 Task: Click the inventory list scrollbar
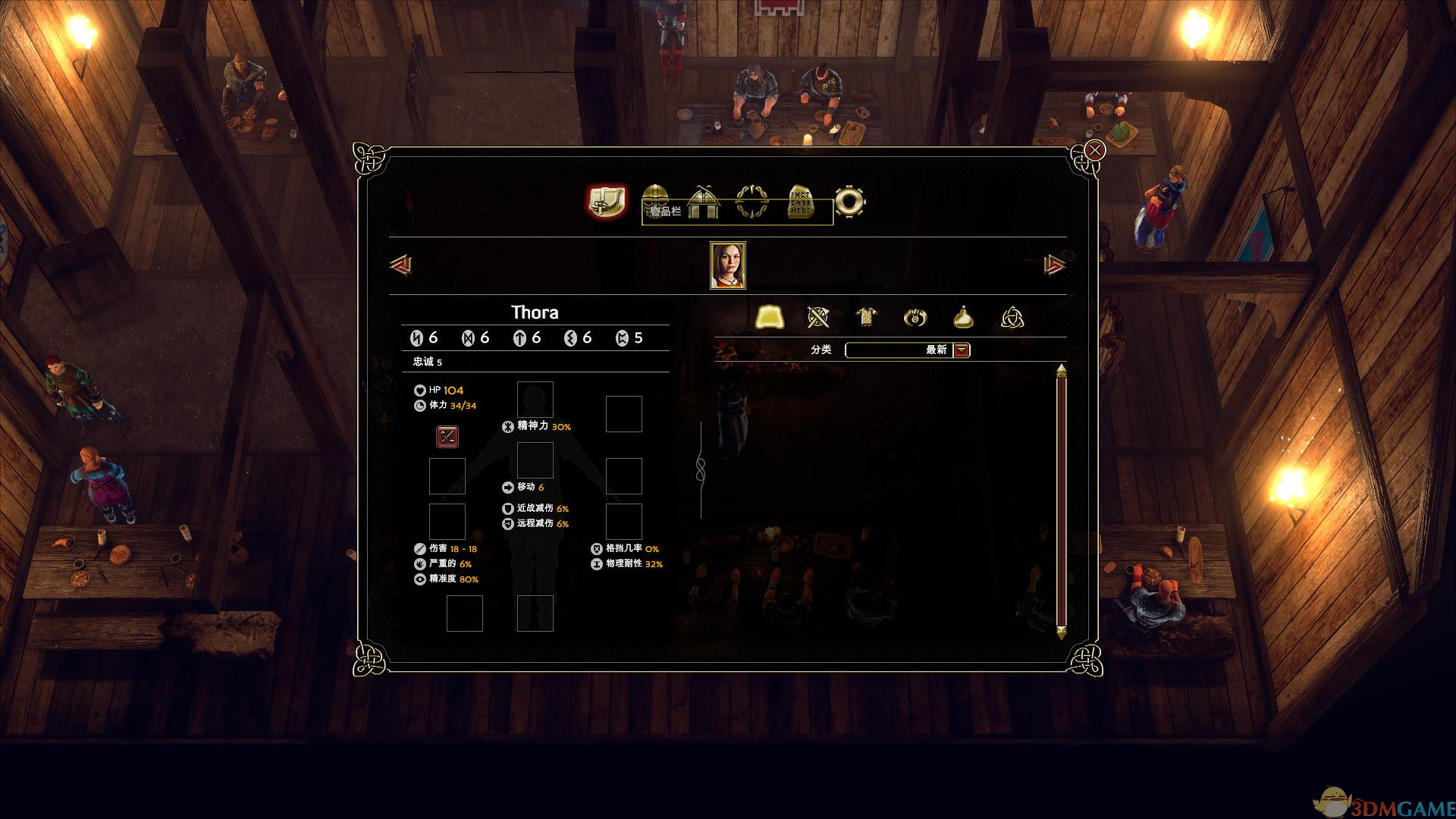(x=1061, y=500)
